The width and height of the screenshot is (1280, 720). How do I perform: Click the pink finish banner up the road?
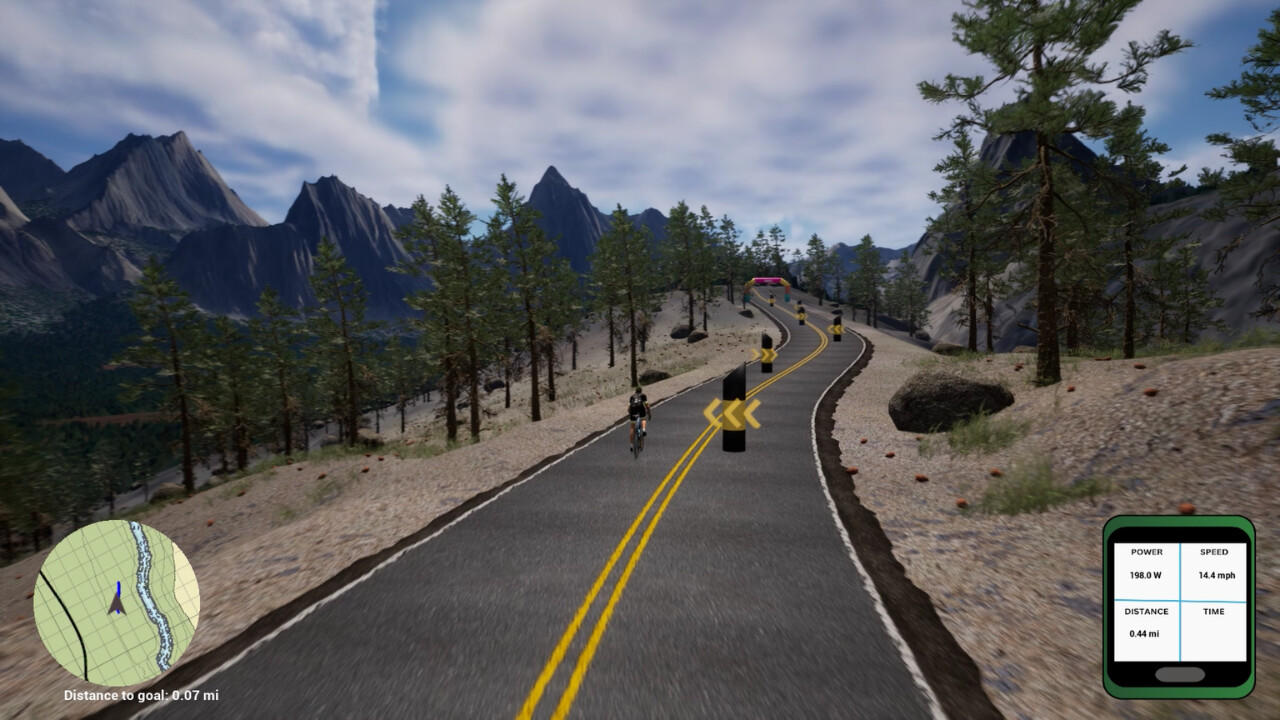click(770, 281)
